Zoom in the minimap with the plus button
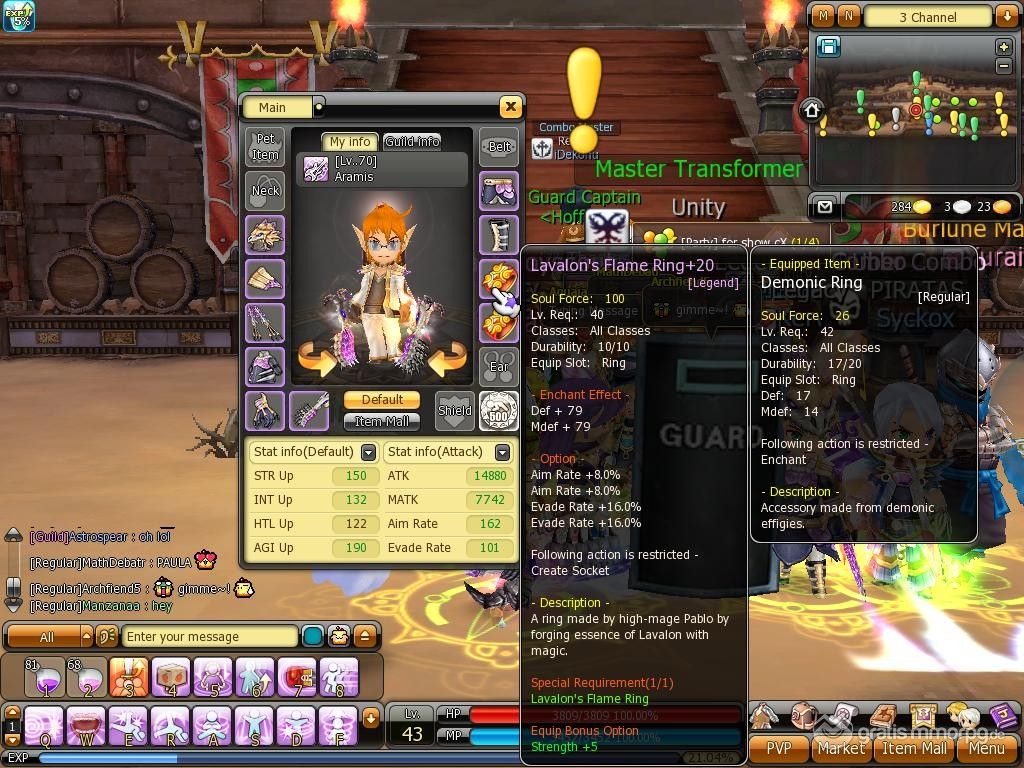This screenshot has width=1024, height=768. coord(1004,47)
